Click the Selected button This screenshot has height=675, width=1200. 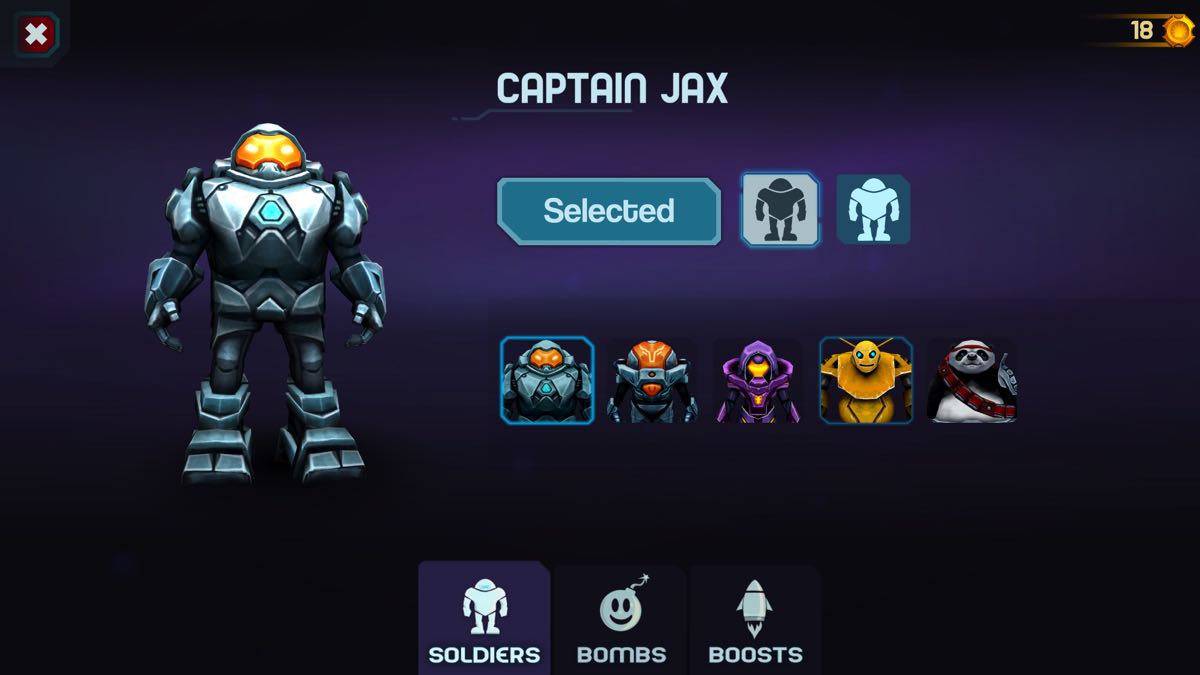point(608,211)
